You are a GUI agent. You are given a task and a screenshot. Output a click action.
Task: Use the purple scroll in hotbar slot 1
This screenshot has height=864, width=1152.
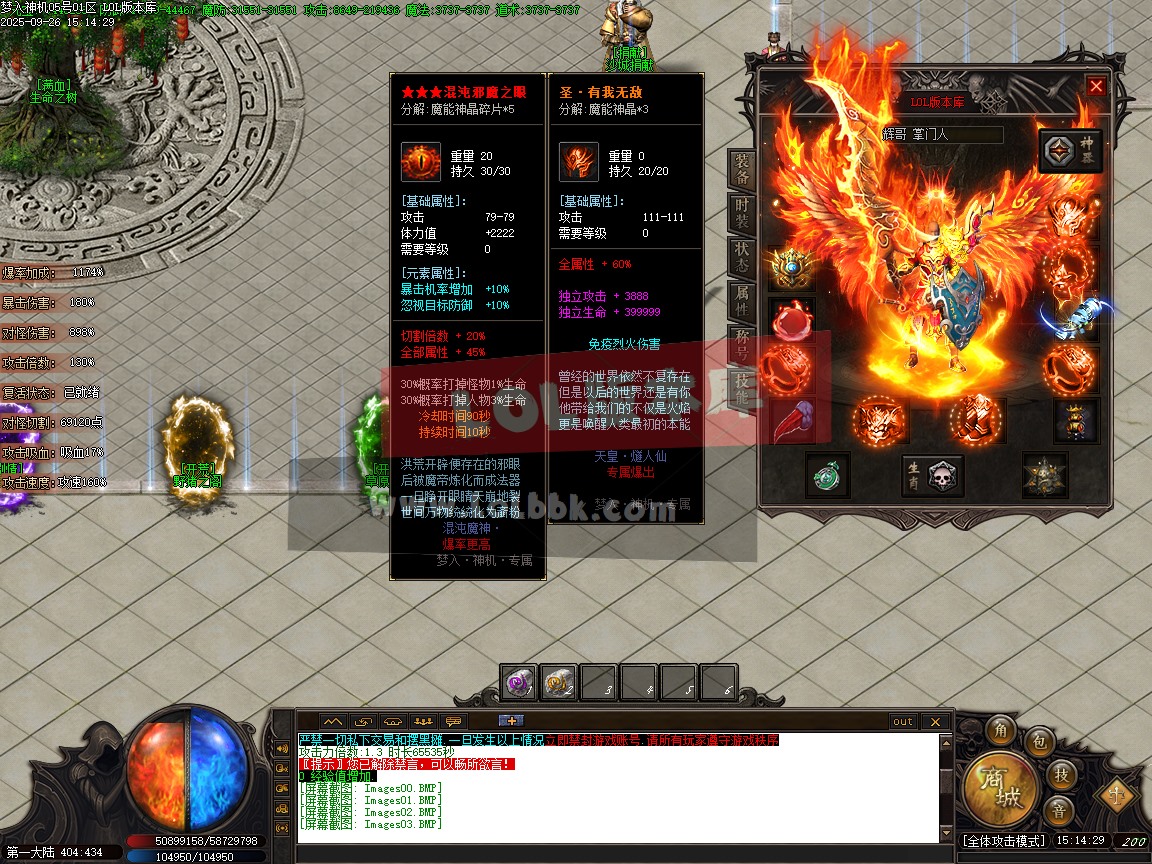[x=519, y=683]
